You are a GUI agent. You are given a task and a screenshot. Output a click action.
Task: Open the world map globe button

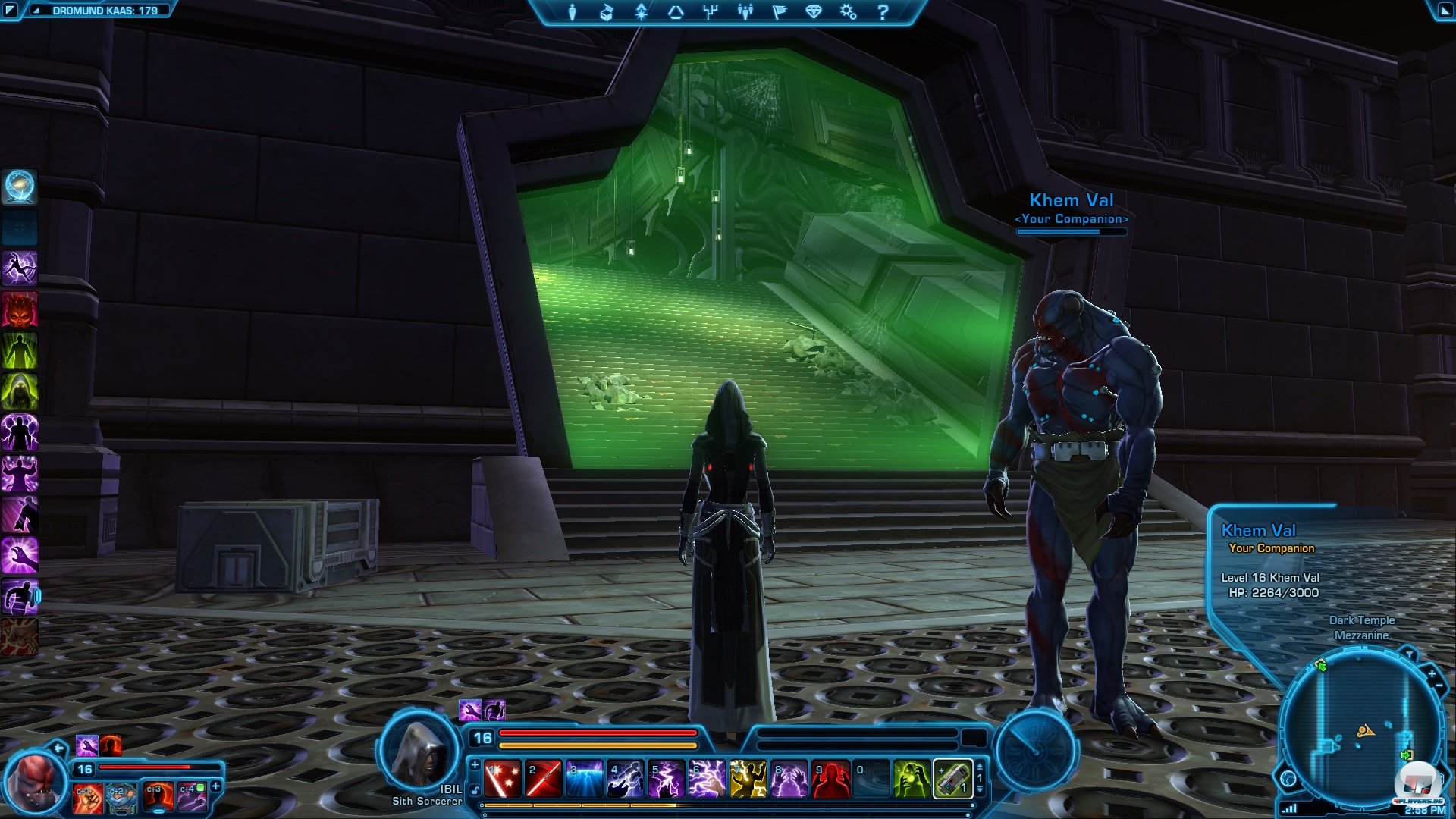pos(1288,779)
